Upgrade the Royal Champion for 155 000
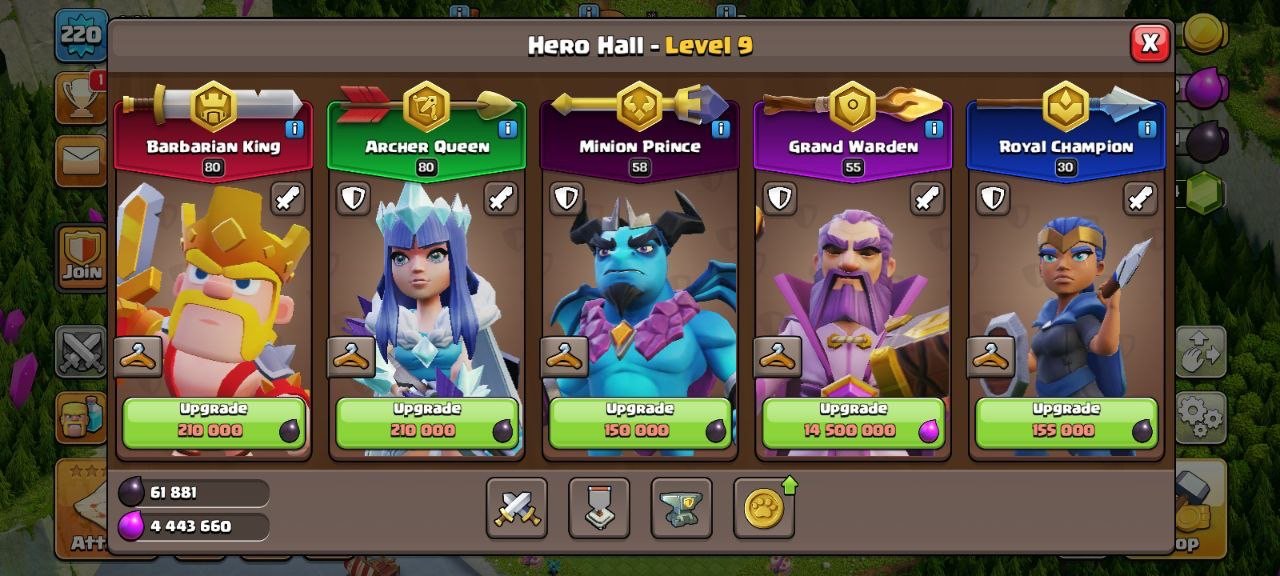The height and width of the screenshot is (576, 1280). click(x=1067, y=422)
